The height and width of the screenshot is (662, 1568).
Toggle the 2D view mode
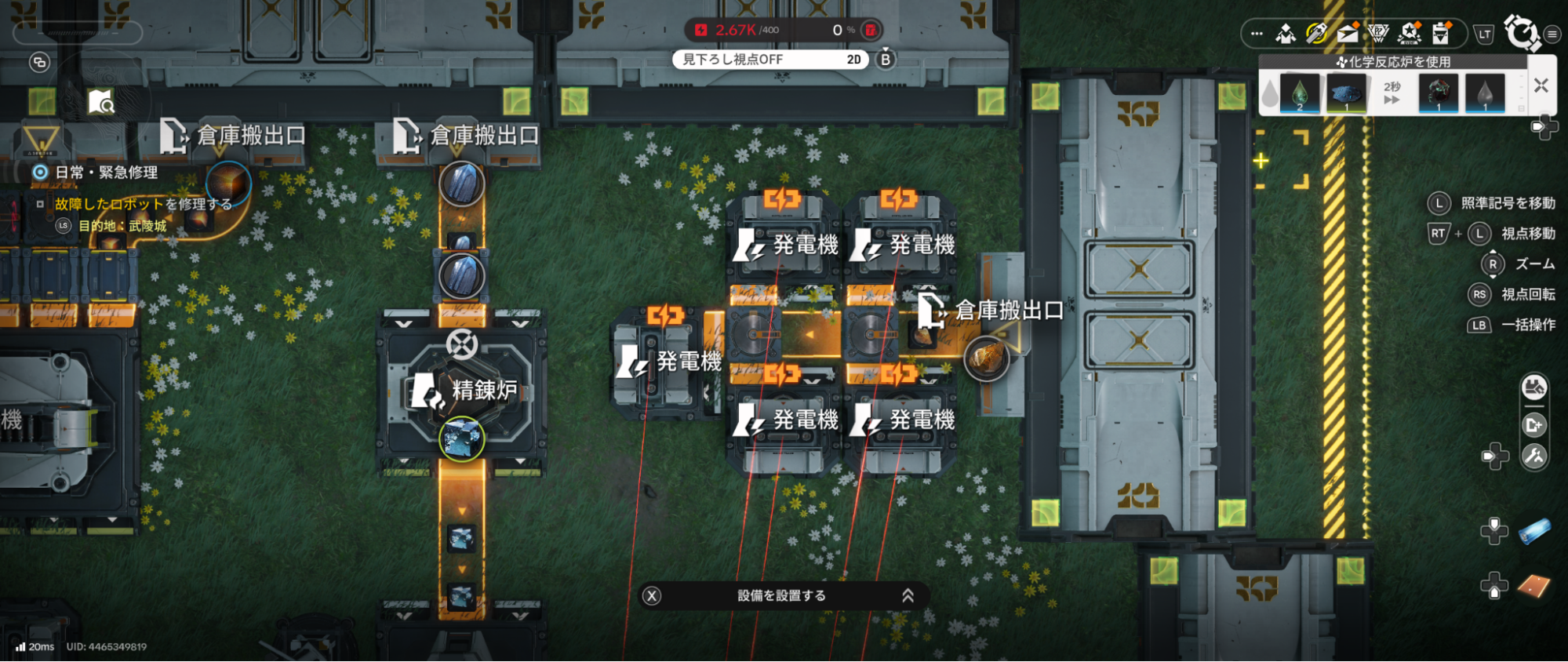(x=856, y=60)
